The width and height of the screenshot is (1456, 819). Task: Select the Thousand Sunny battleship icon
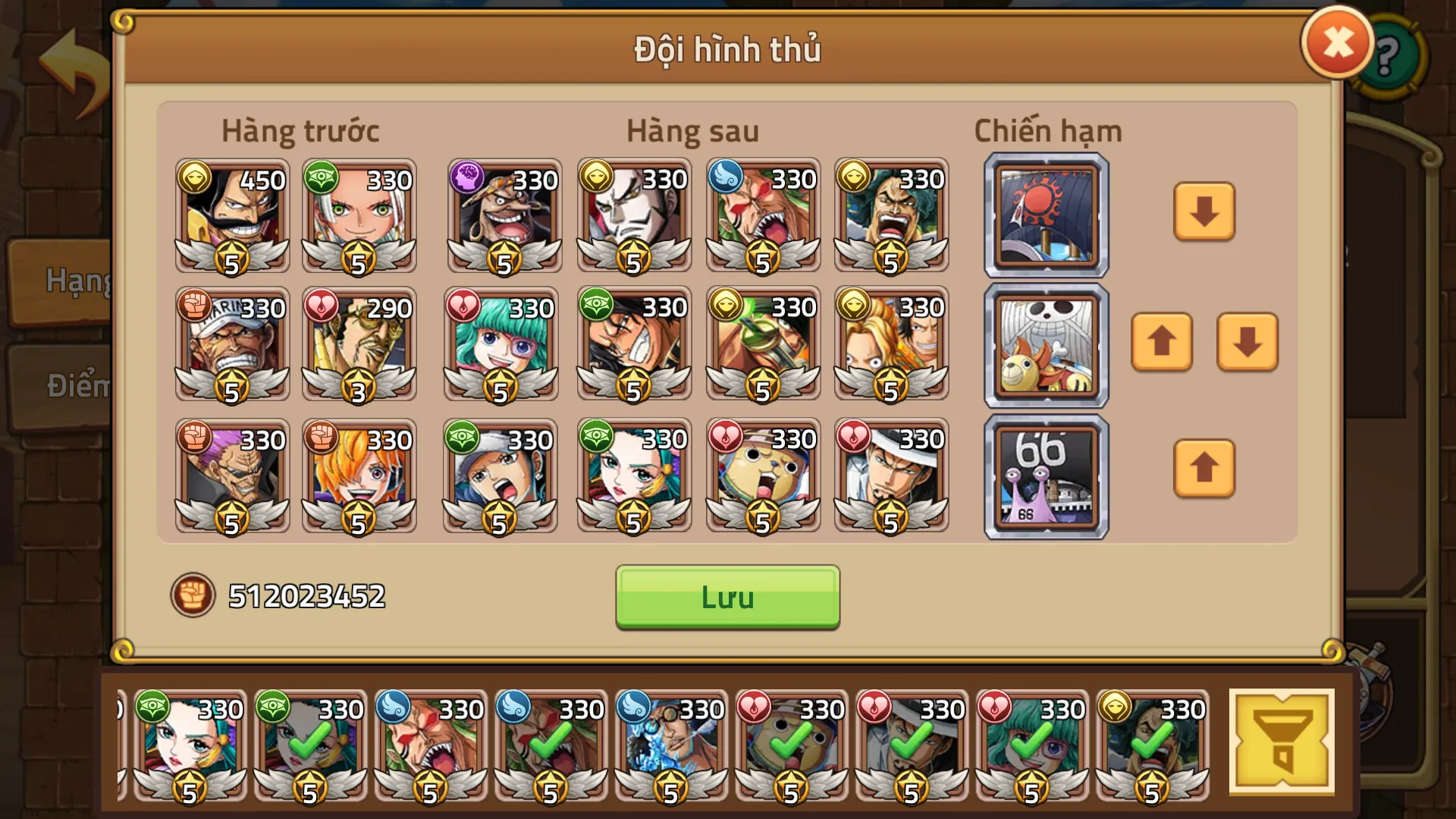point(1044,344)
